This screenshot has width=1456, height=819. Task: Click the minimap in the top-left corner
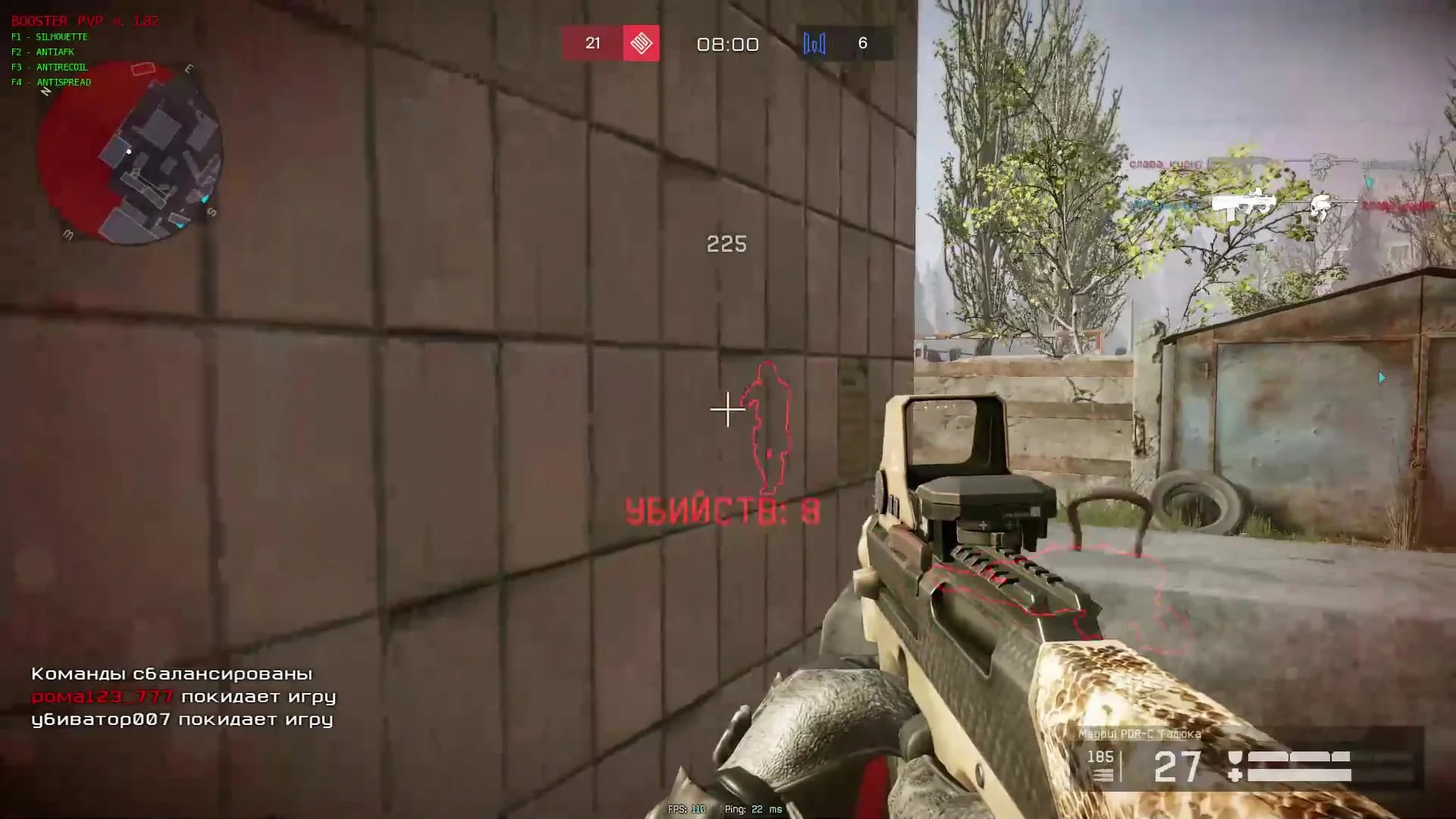[130, 152]
